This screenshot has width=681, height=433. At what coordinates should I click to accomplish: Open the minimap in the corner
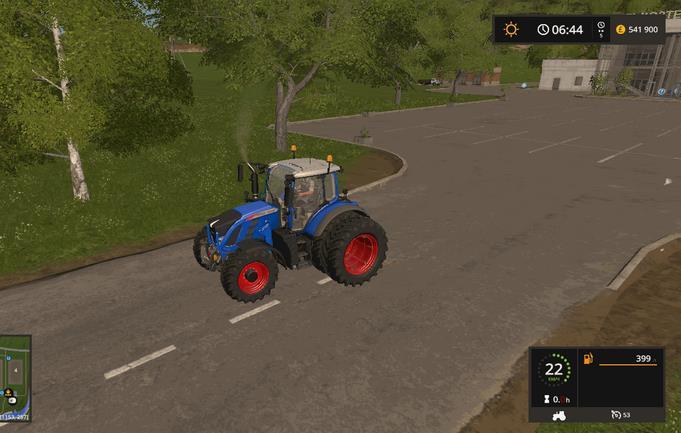pos(14,377)
